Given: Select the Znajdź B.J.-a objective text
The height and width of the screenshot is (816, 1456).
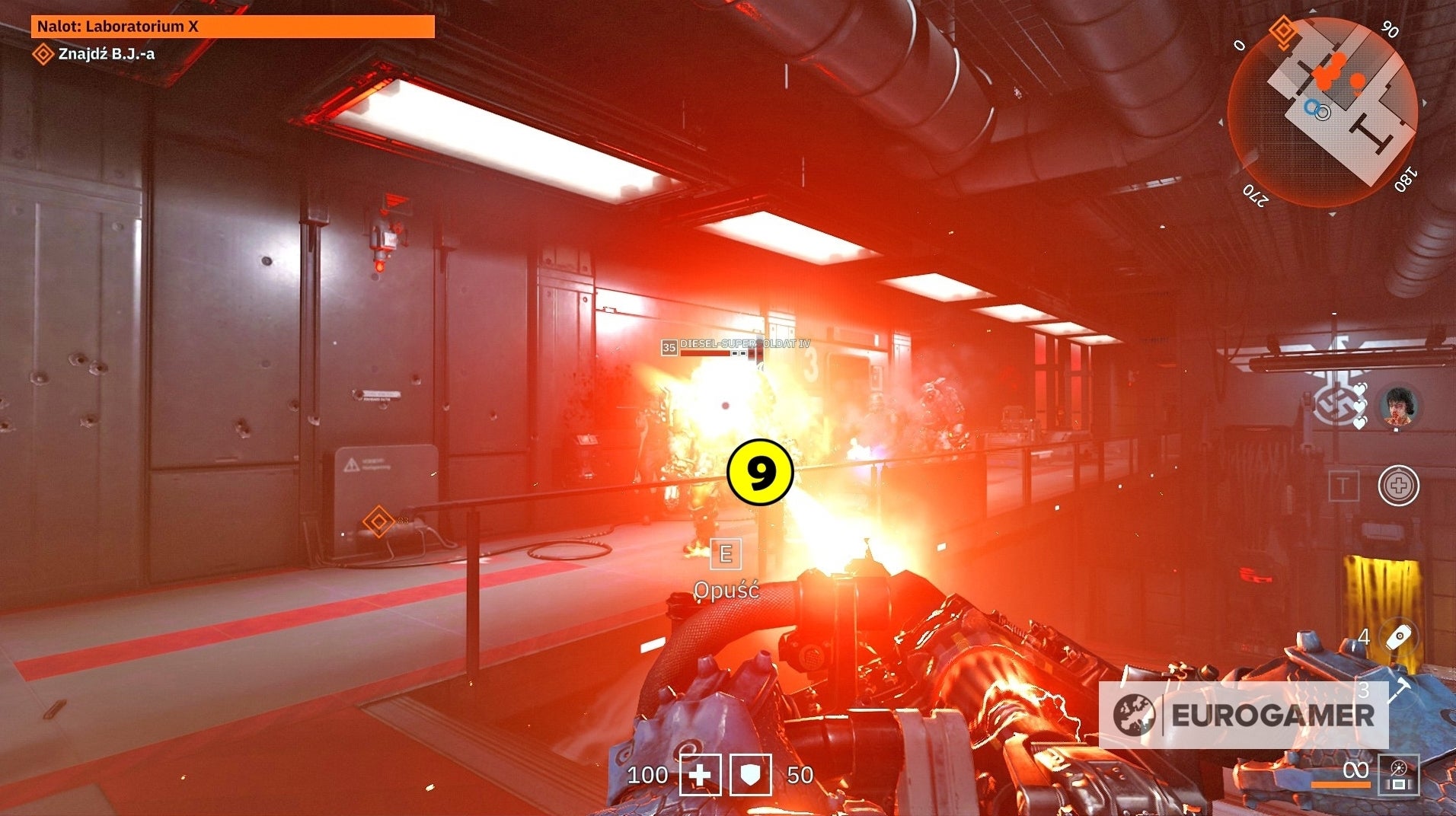Looking at the screenshot, I should tap(107, 53).
